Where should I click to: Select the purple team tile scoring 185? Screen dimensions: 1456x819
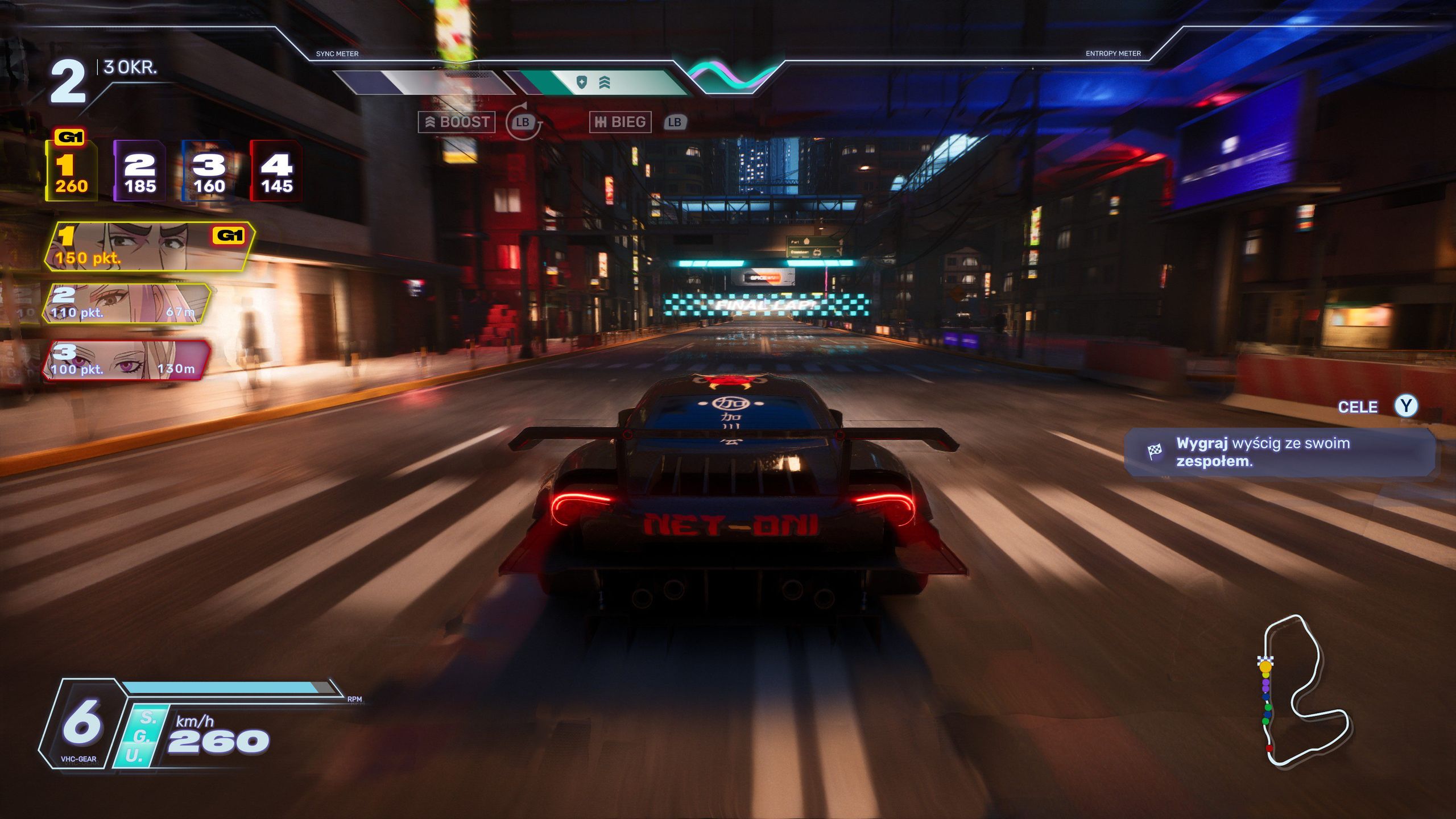click(140, 171)
